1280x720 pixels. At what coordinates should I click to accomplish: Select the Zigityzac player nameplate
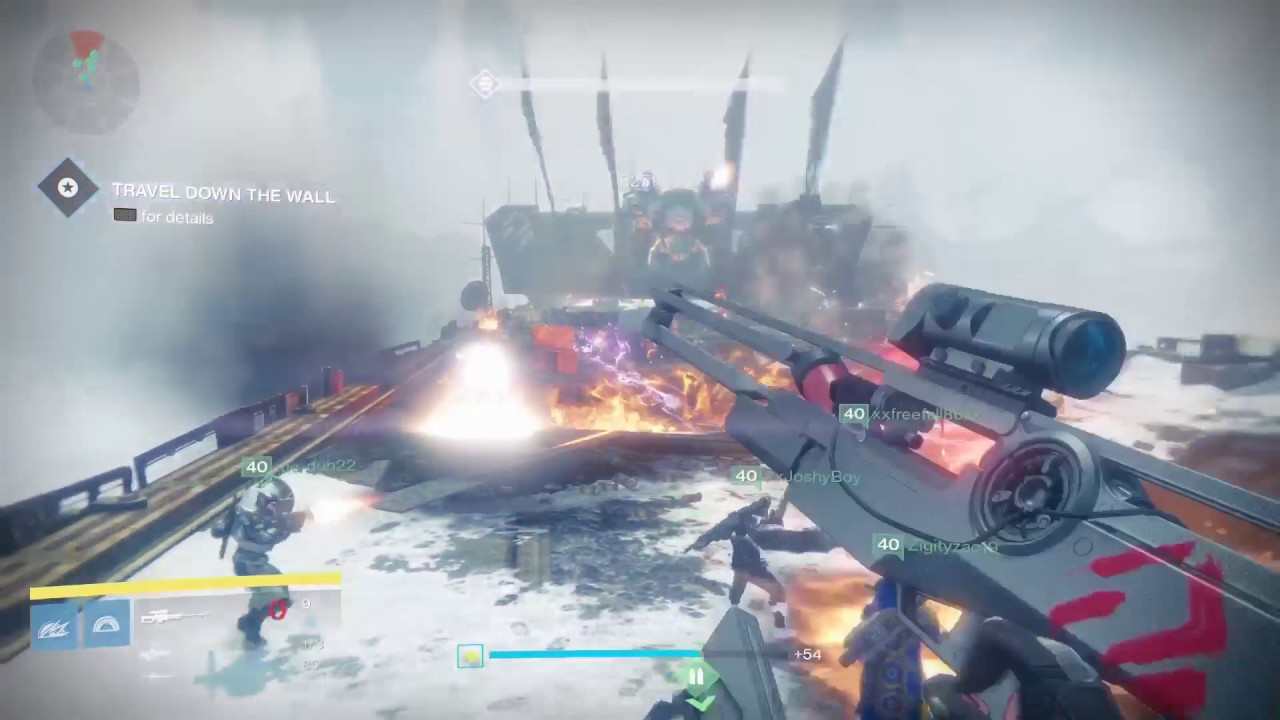click(x=934, y=545)
